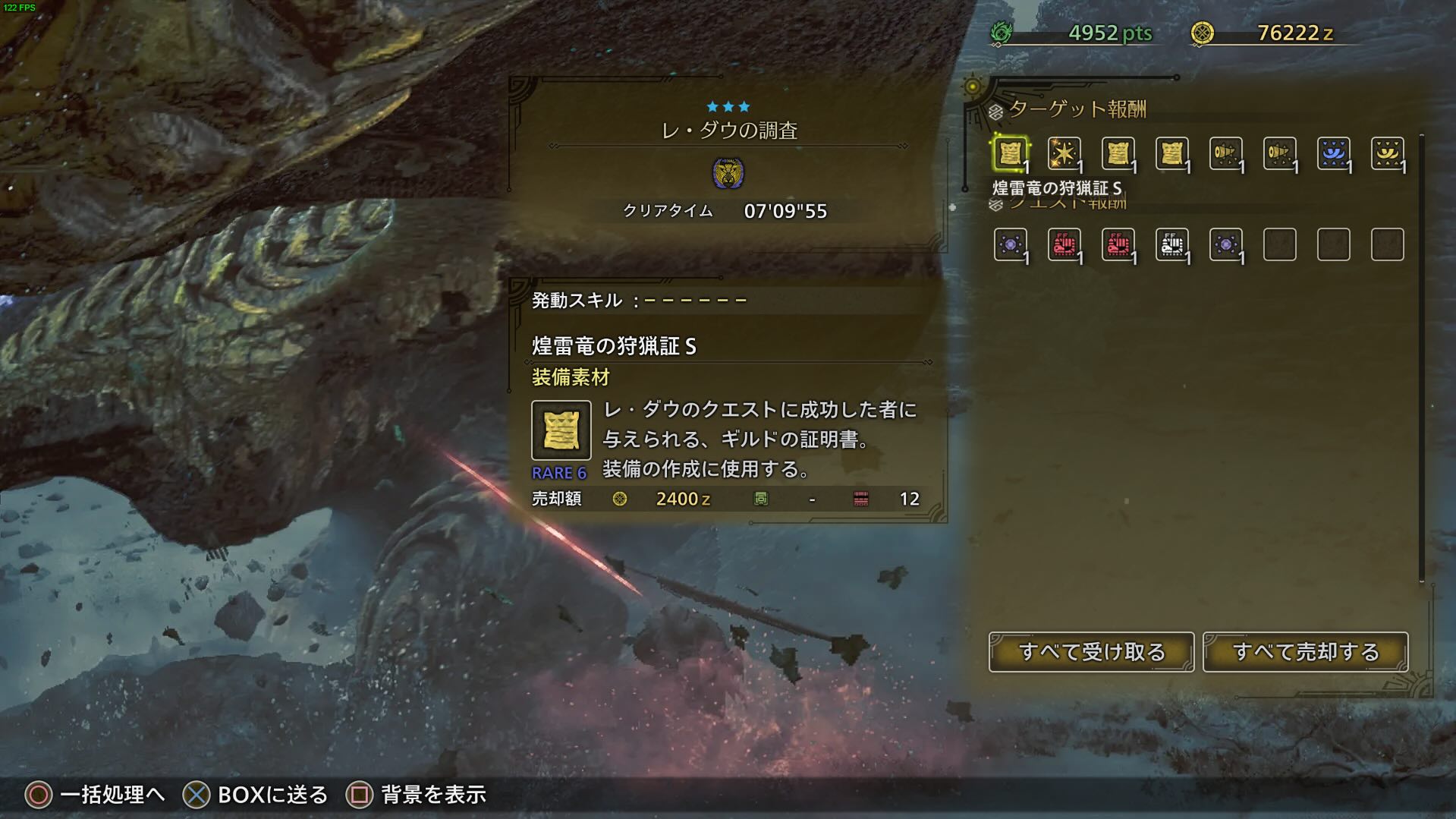The image size is (1456, 819).
Task: Click the coin icon beside the 2400z sell price
Action: (x=619, y=499)
